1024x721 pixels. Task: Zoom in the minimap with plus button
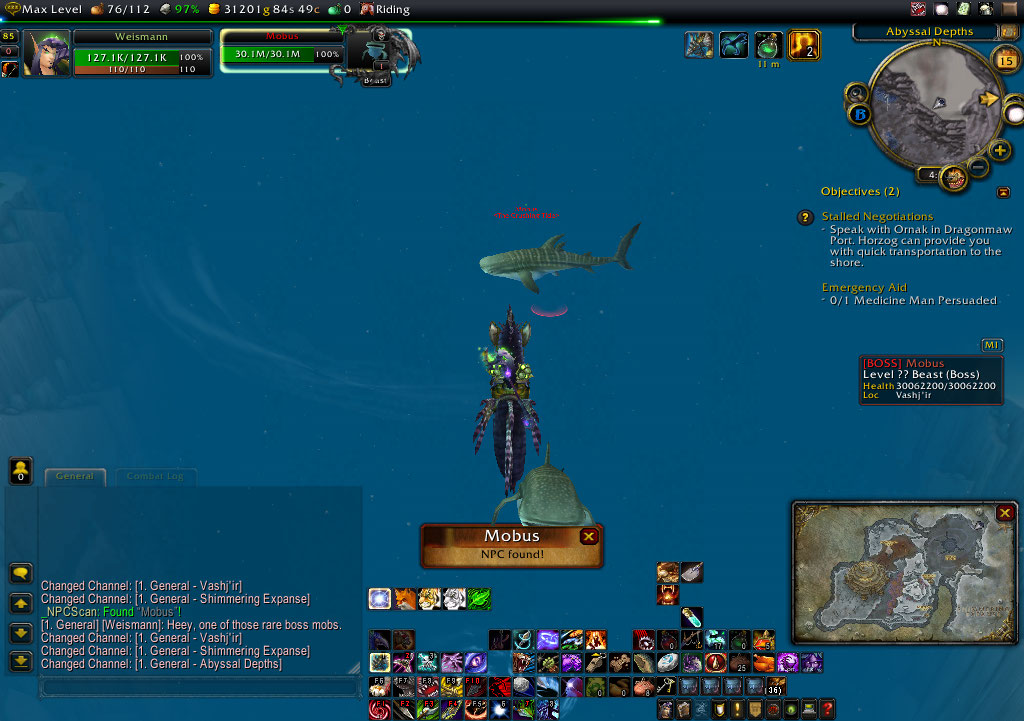pyautogui.click(x=1000, y=151)
